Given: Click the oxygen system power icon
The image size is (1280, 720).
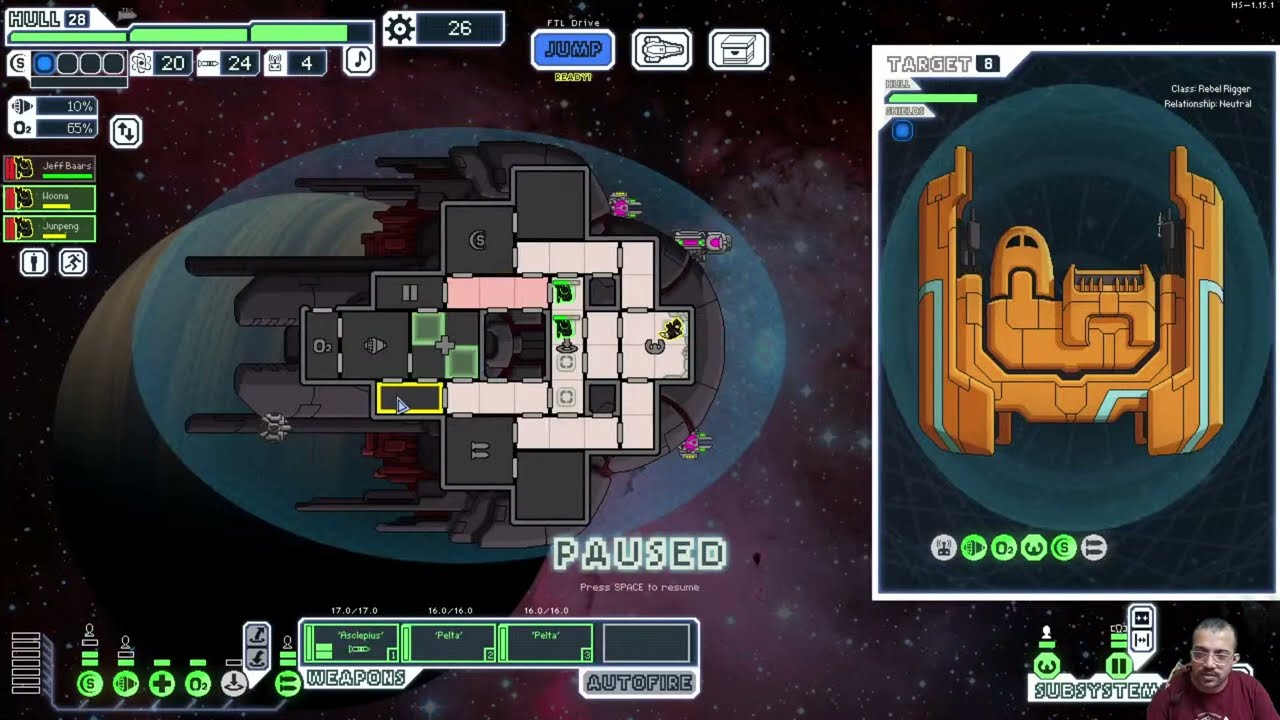Looking at the screenshot, I should coord(198,684).
